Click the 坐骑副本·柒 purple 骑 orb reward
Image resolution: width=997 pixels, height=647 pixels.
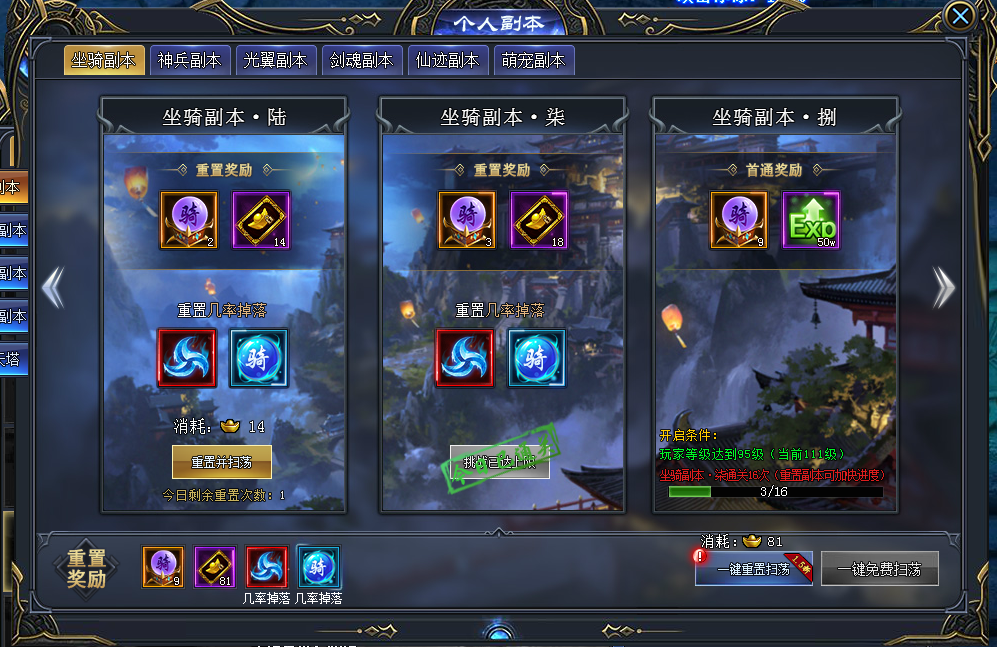pos(467,220)
